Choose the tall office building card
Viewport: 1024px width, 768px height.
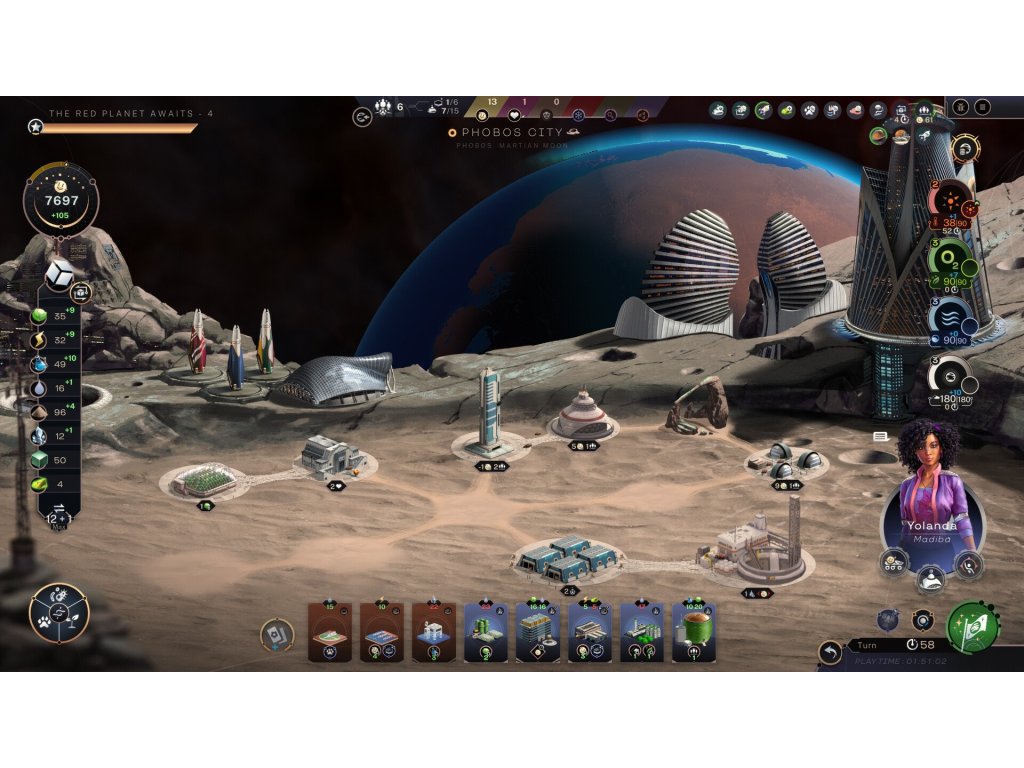pos(538,632)
